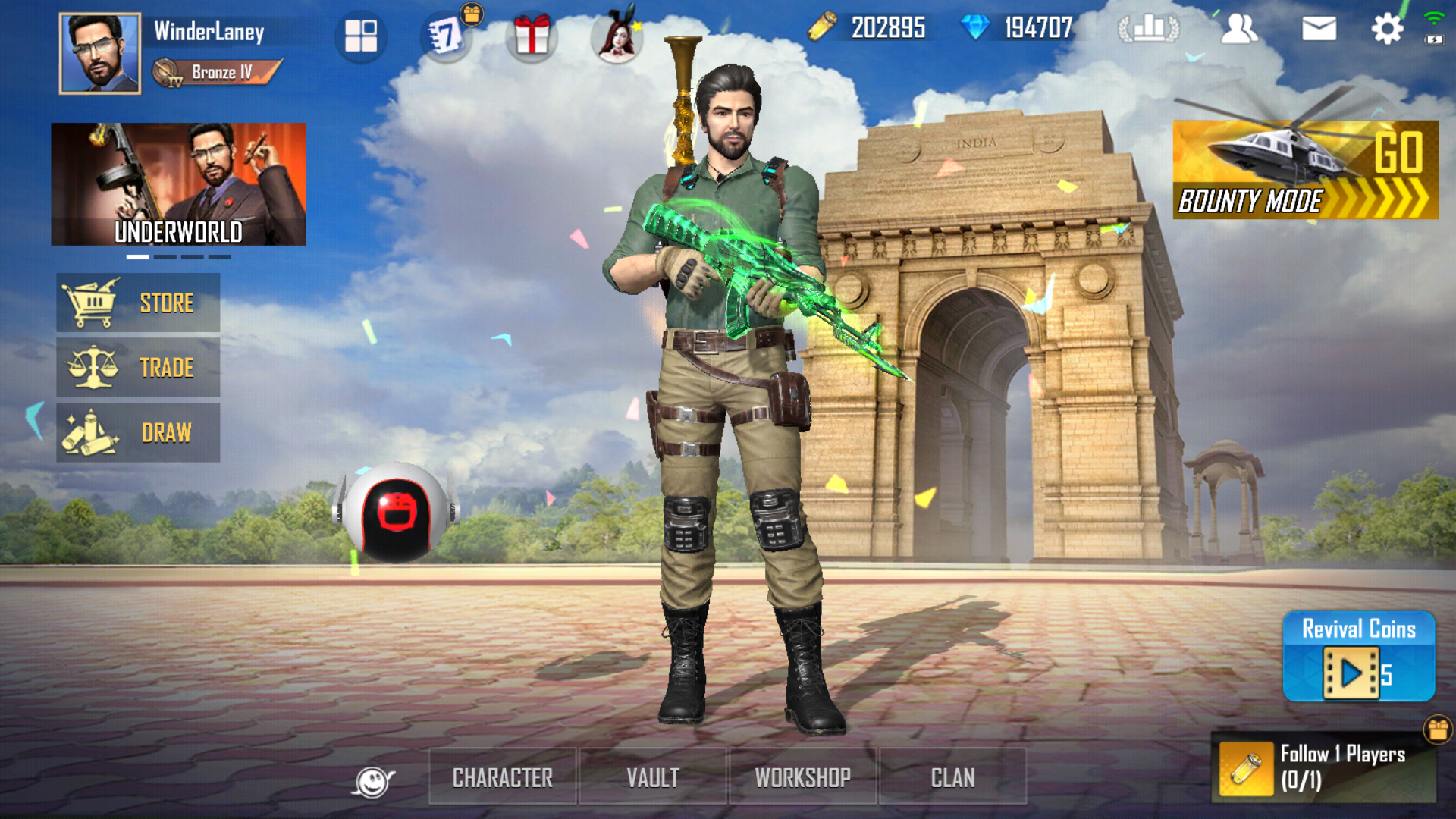Open the Workshop tab
The image size is (1456, 819).
coord(804,777)
